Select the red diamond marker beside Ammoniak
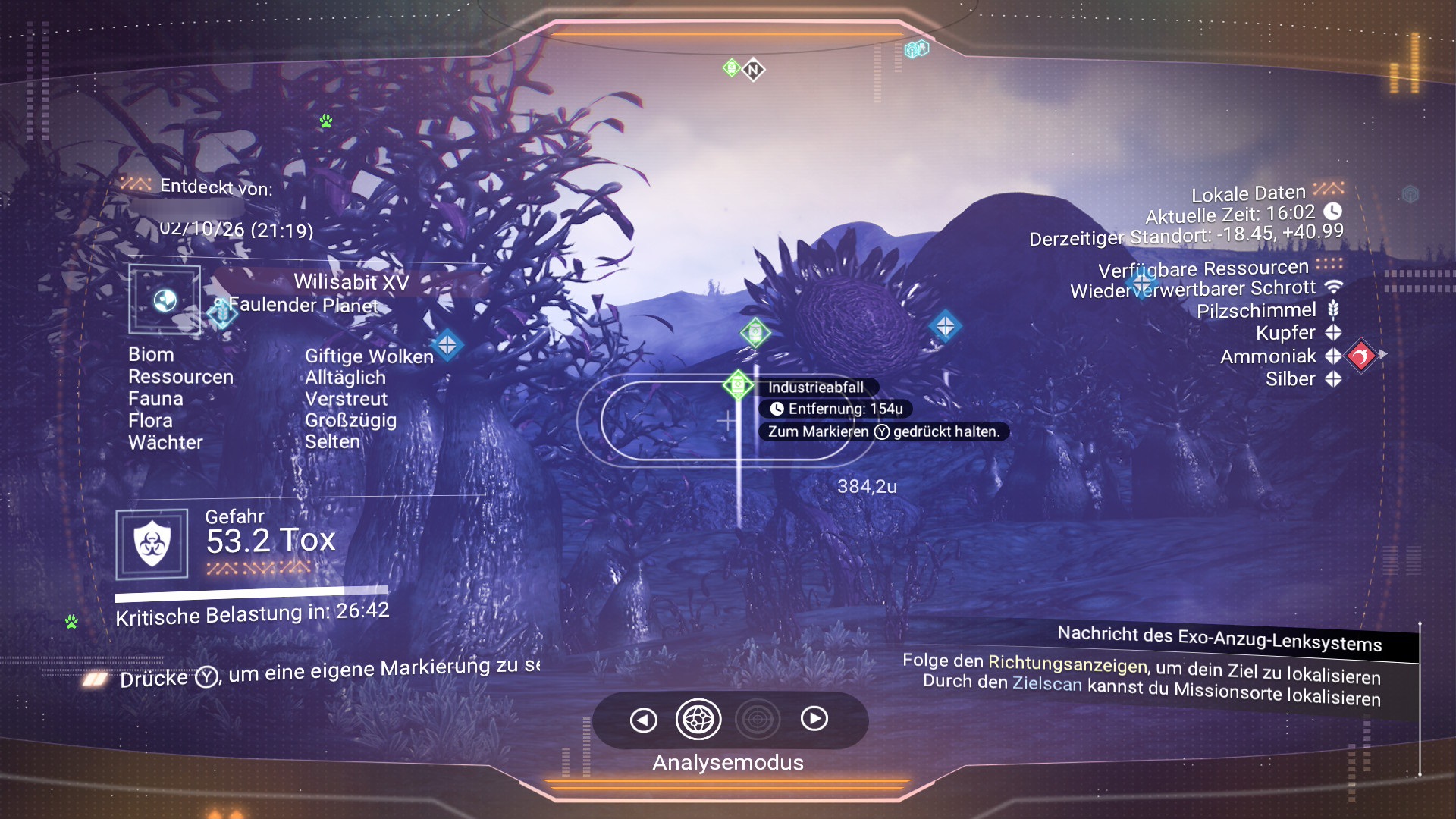1456x819 pixels. [1360, 355]
